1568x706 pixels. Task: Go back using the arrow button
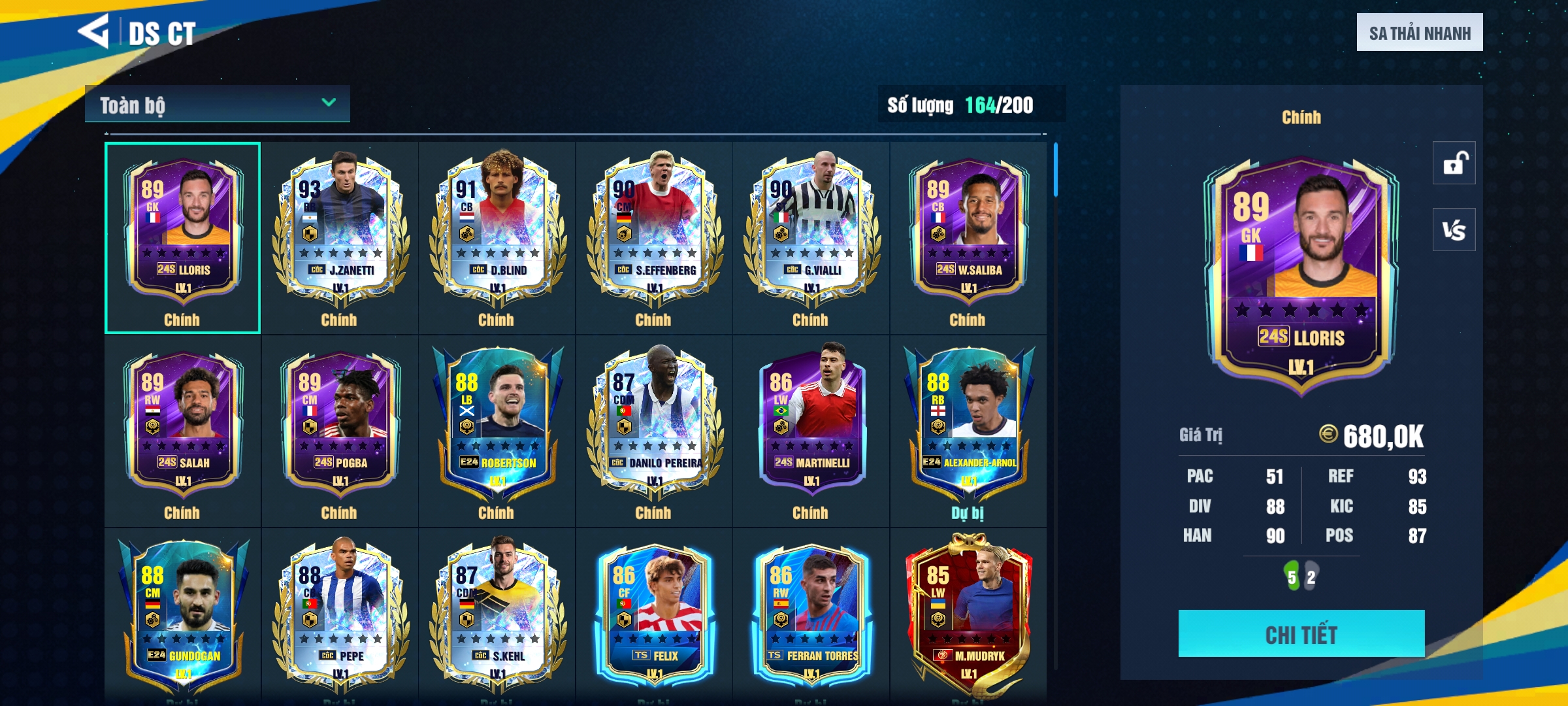93,31
